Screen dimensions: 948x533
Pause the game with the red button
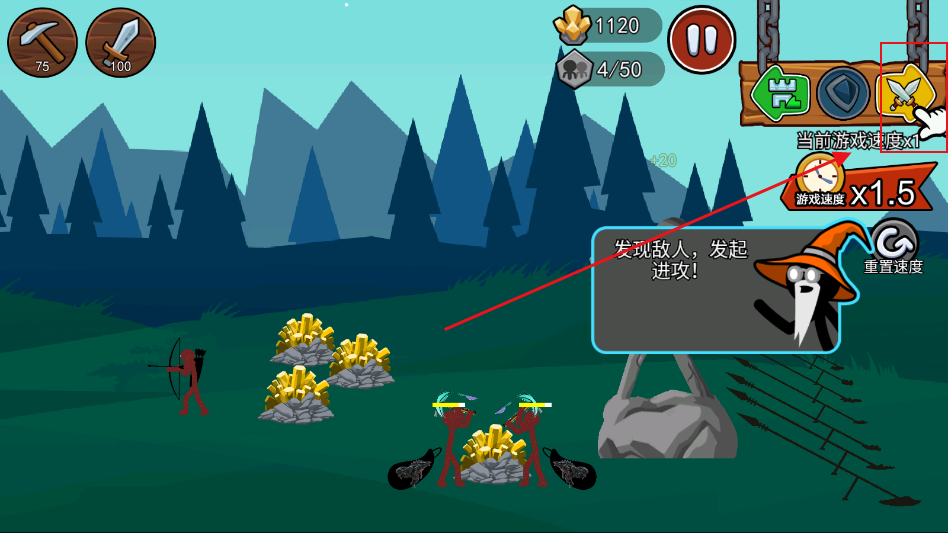click(701, 40)
